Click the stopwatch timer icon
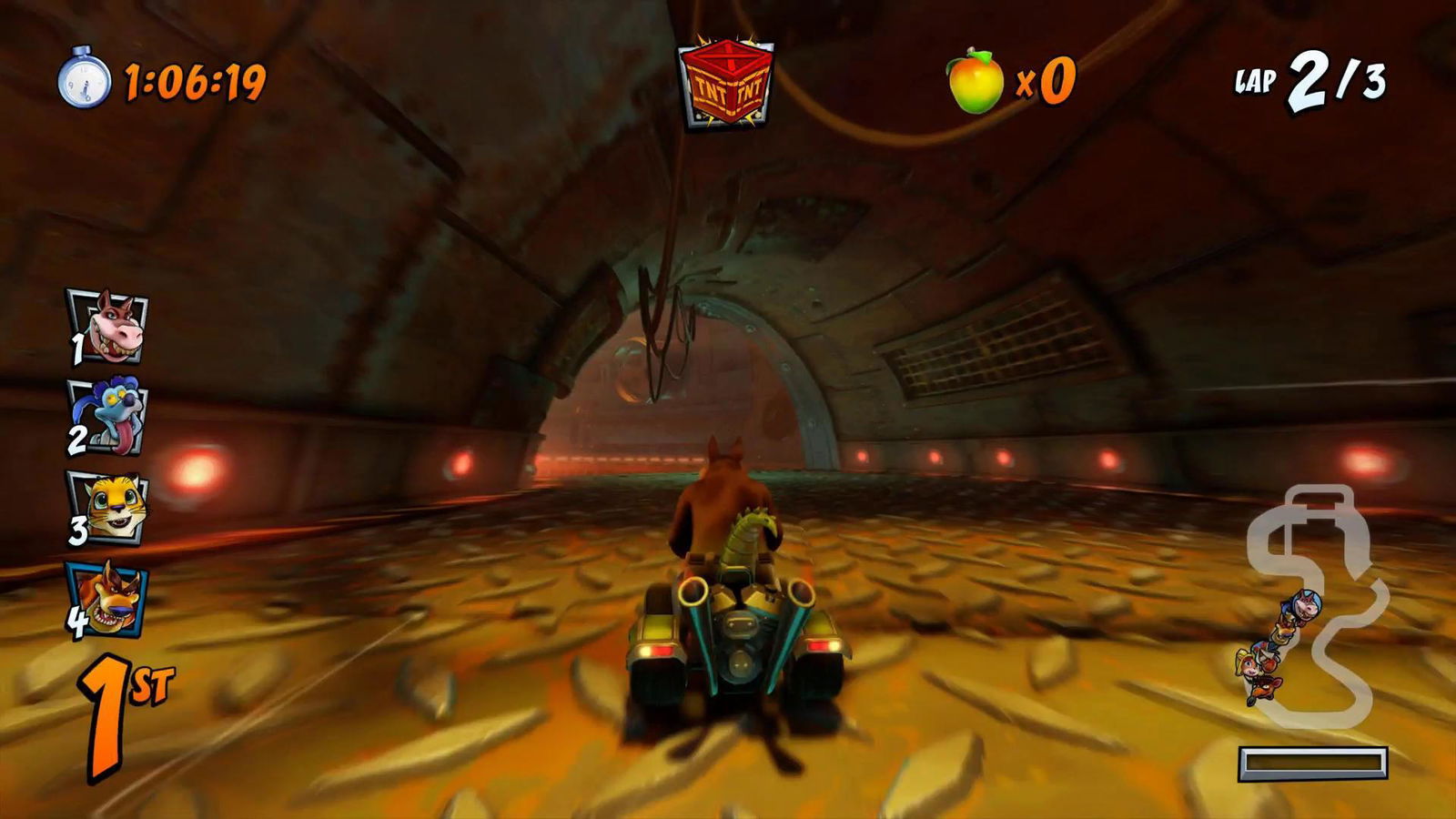The width and height of the screenshot is (1456, 819). point(86,84)
